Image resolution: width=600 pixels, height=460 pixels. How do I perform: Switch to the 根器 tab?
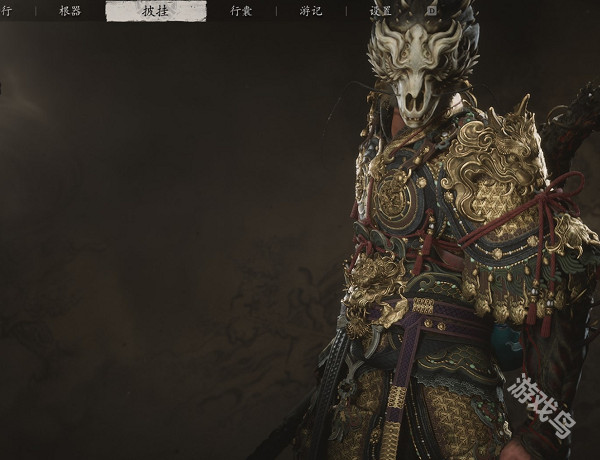pos(70,11)
